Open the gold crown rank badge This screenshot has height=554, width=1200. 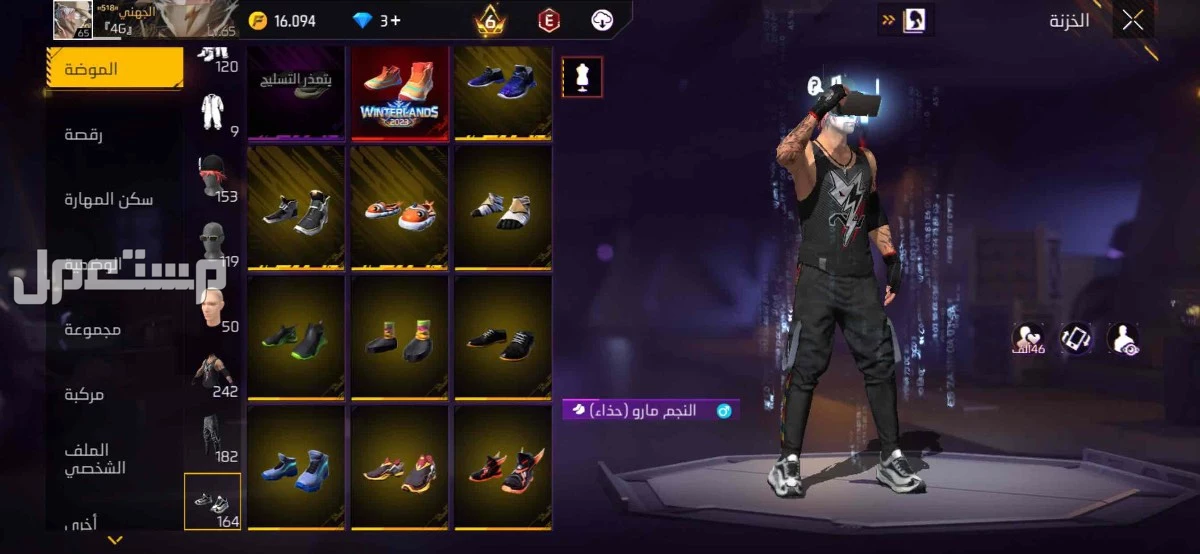tap(491, 21)
